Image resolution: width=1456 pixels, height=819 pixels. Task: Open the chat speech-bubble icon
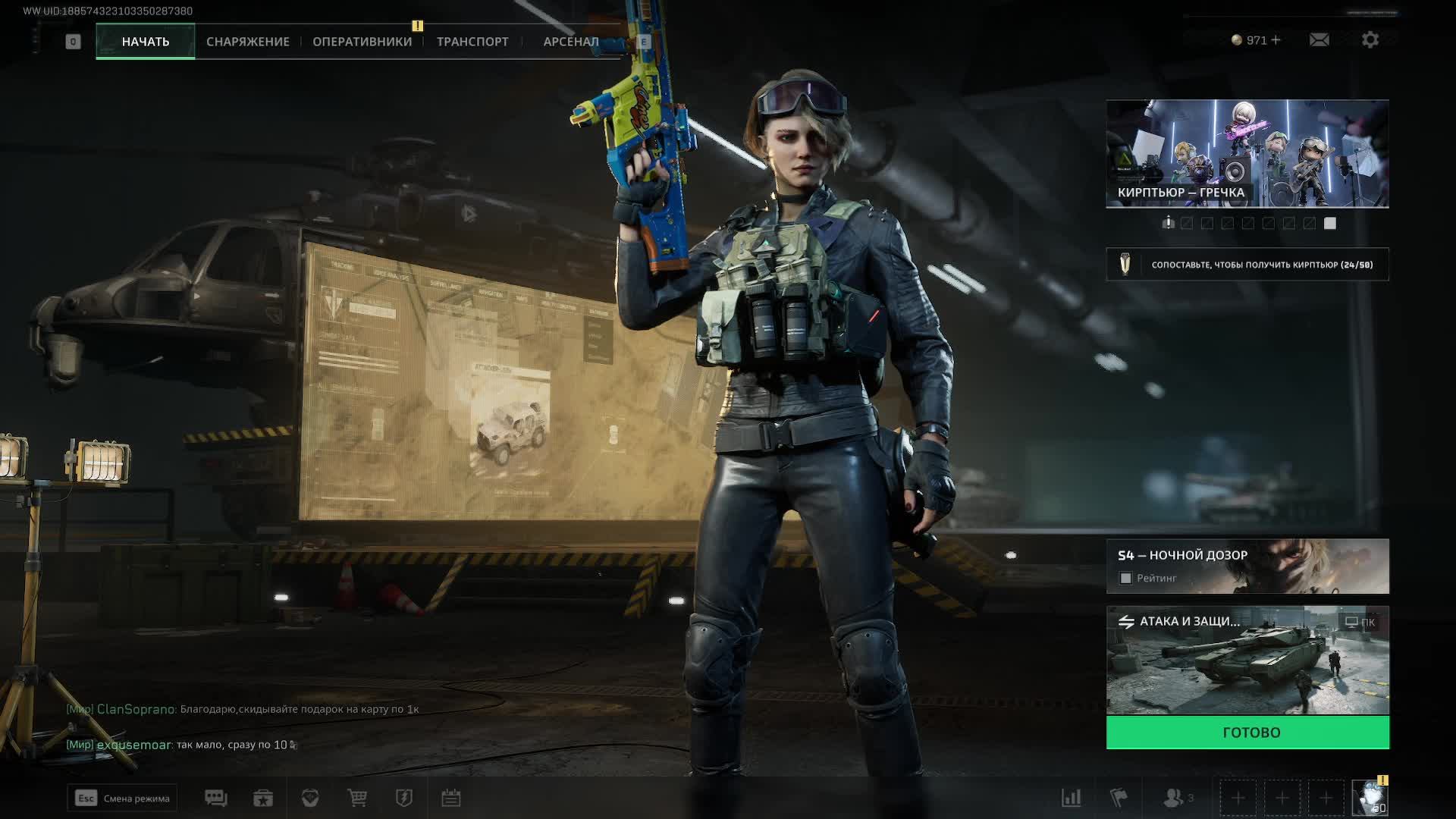[x=216, y=798]
